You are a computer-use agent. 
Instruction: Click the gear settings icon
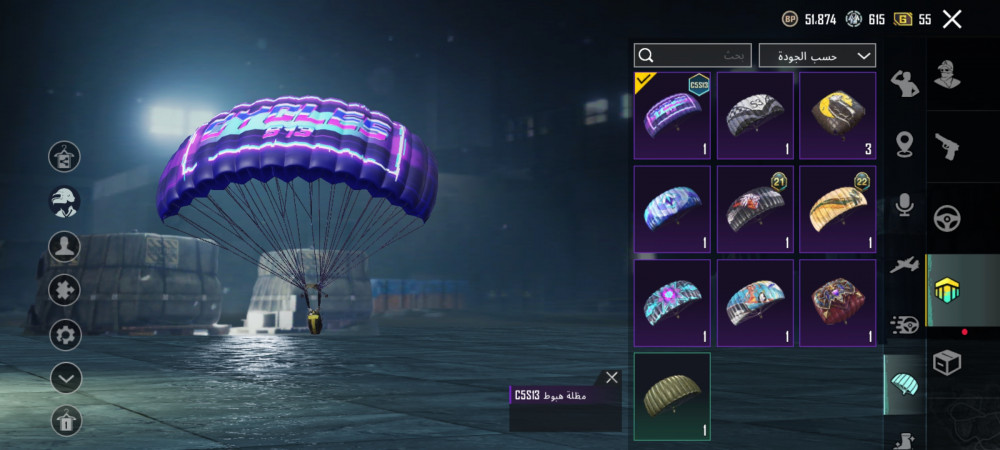[x=65, y=334]
